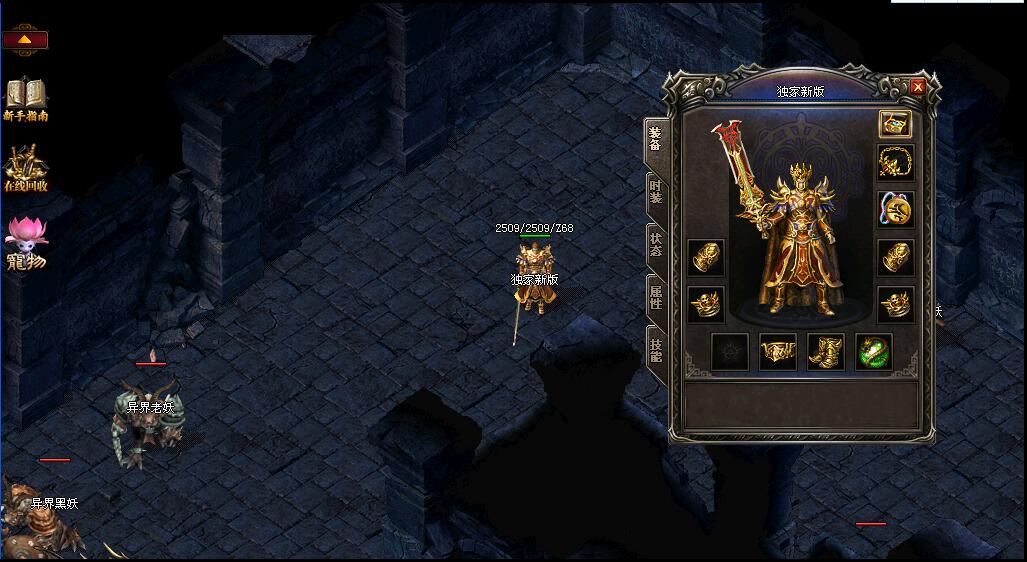Select the gold chain necklace slot

pyautogui.click(x=895, y=163)
